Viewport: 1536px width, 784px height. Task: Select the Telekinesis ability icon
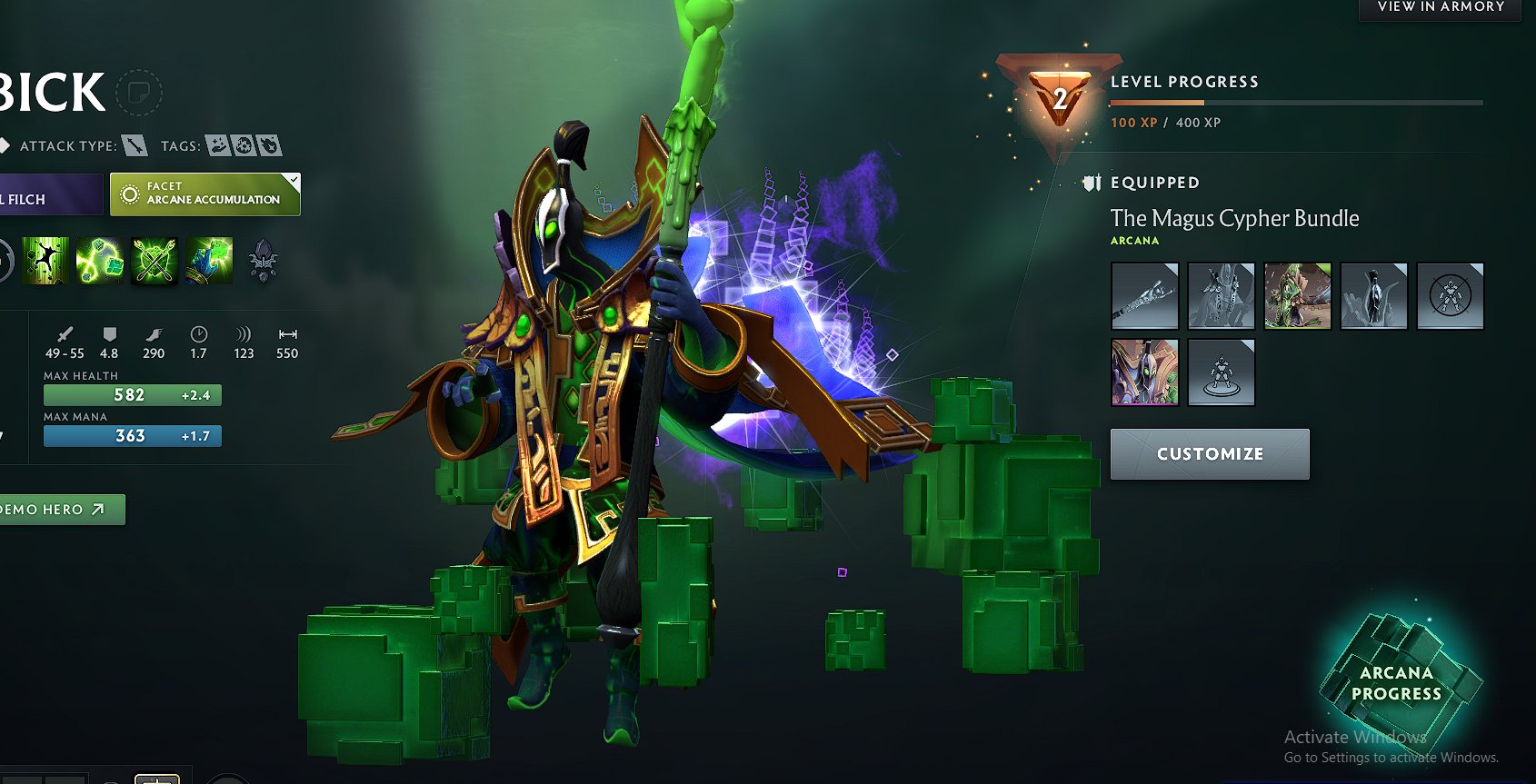(x=45, y=261)
